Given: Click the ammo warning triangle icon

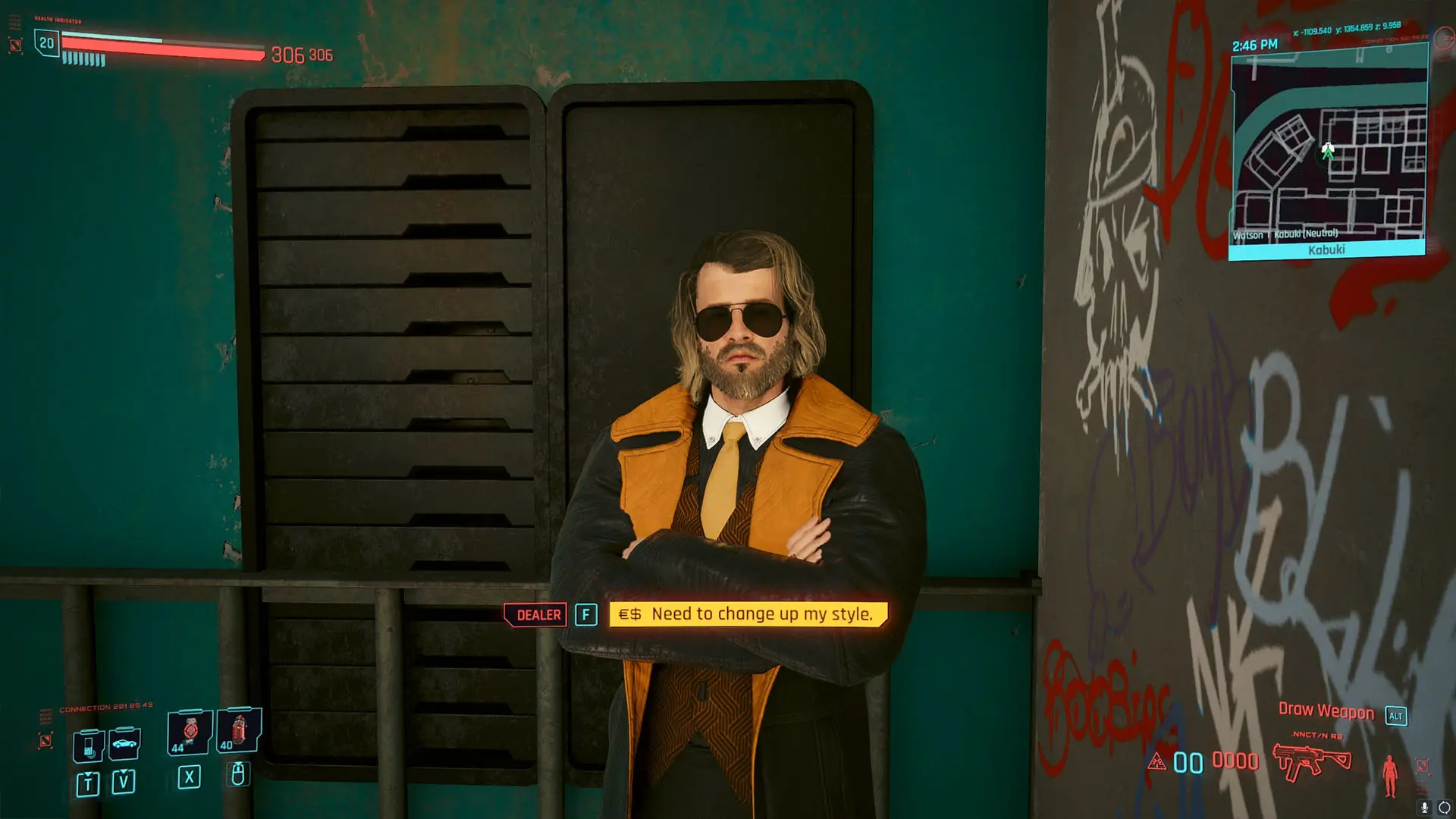Looking at the screenshot, I should click(1157, 763).
